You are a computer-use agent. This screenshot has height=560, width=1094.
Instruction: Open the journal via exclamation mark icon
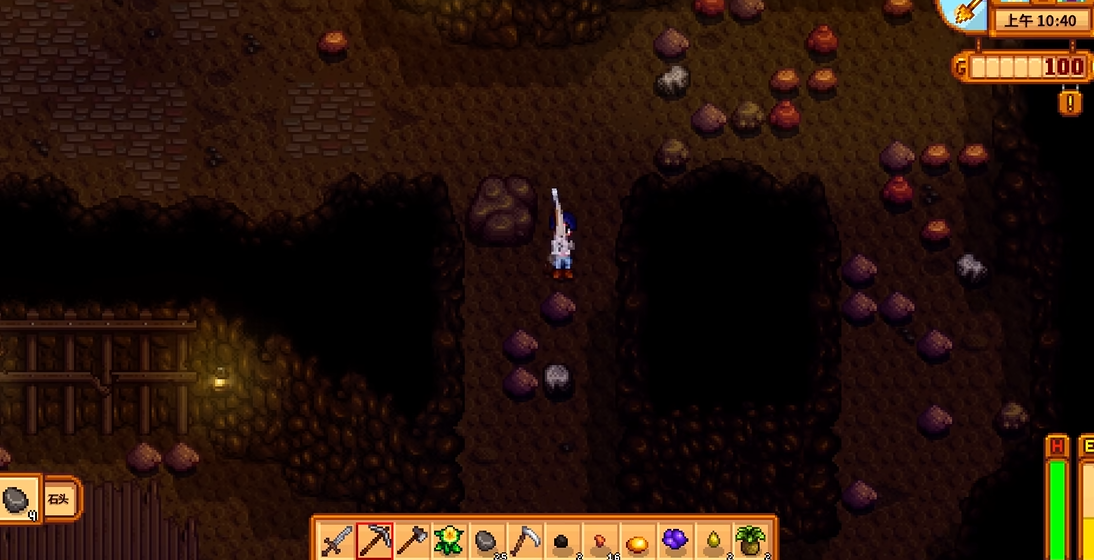pos(1072,102)
